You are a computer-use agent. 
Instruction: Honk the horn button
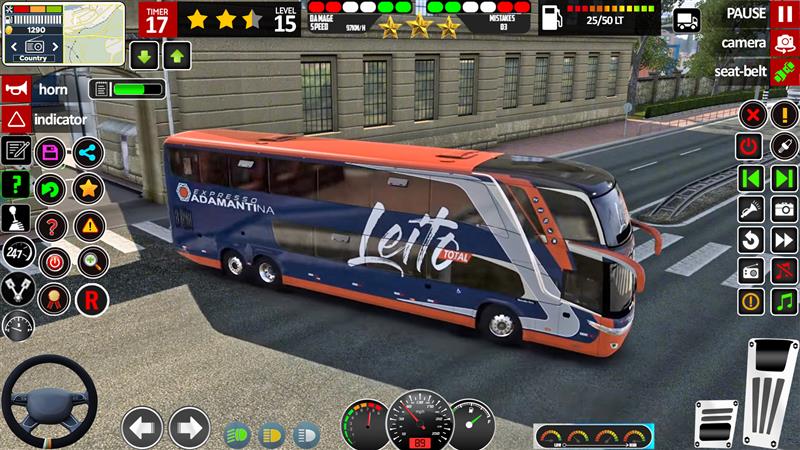16,88
